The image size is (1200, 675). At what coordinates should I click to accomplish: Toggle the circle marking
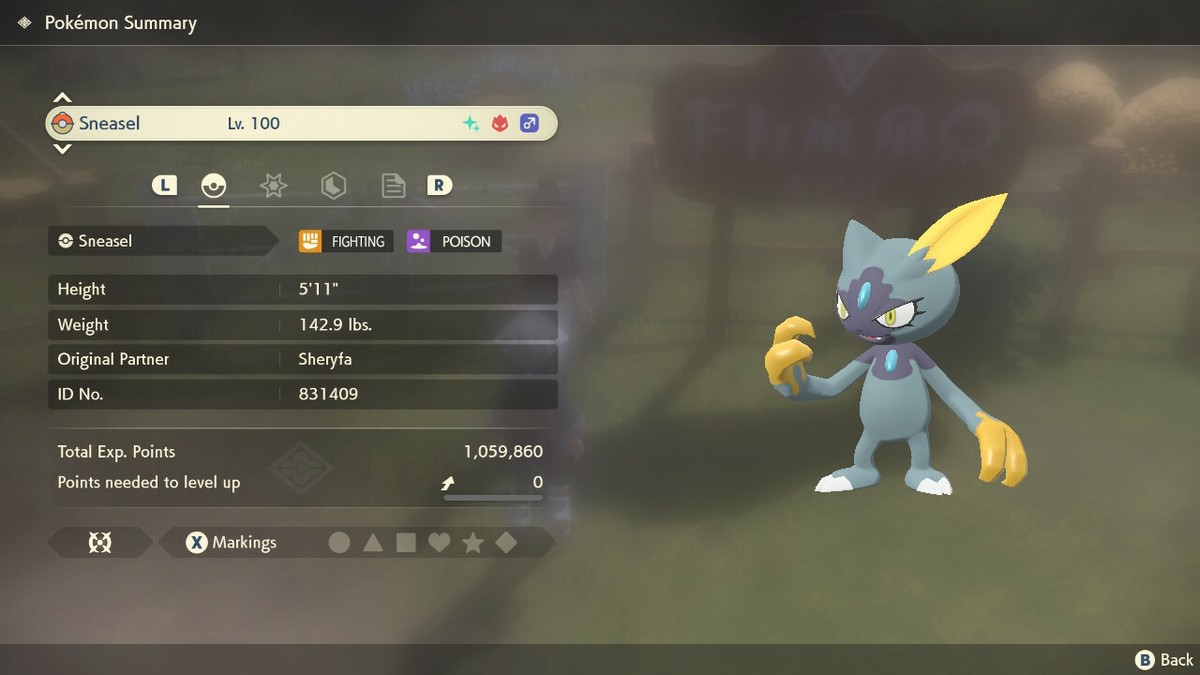pyautogui.click(x=340, y=543)
